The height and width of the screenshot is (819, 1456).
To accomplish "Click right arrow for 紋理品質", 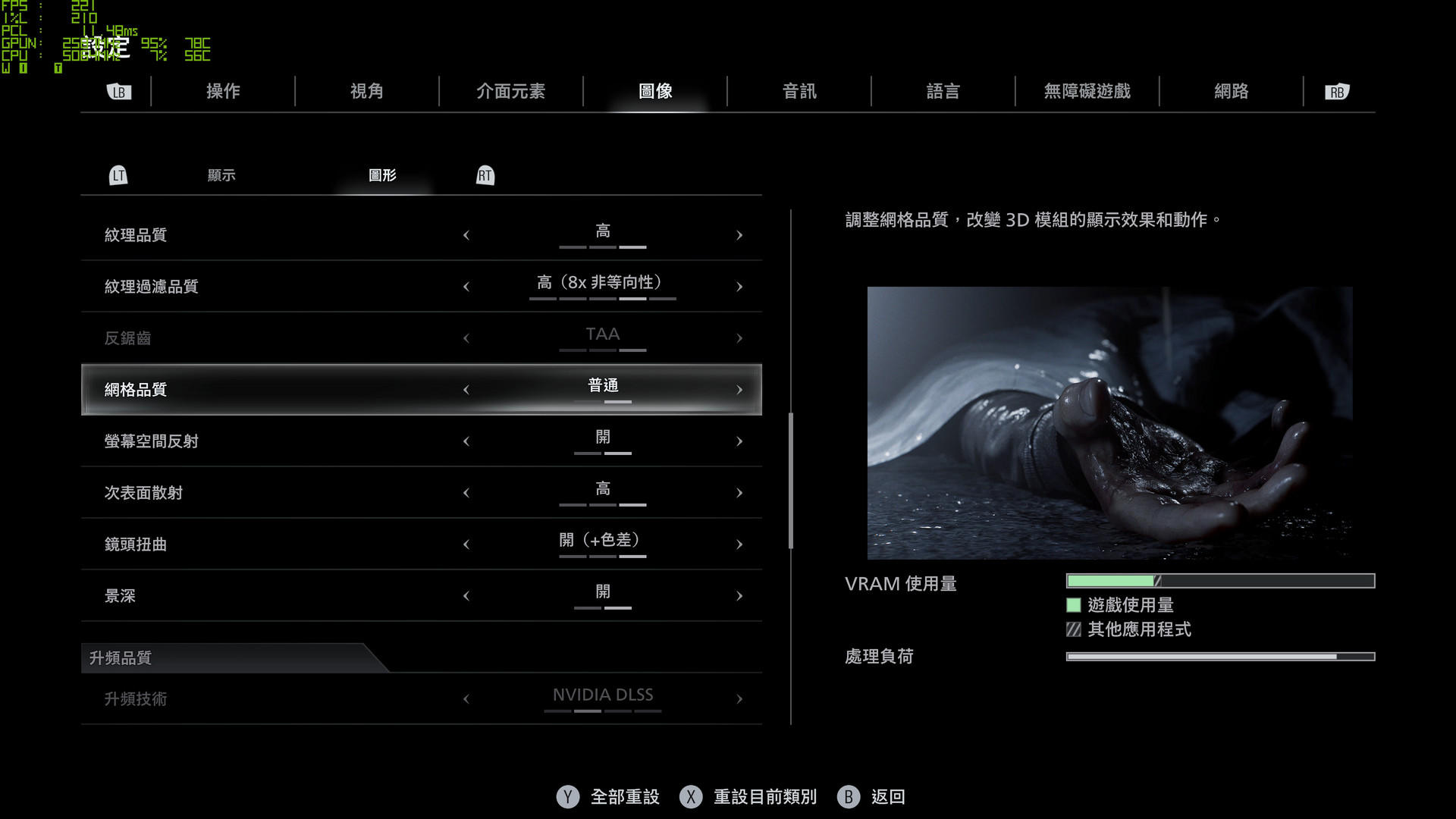I will [x=739, y=235].
